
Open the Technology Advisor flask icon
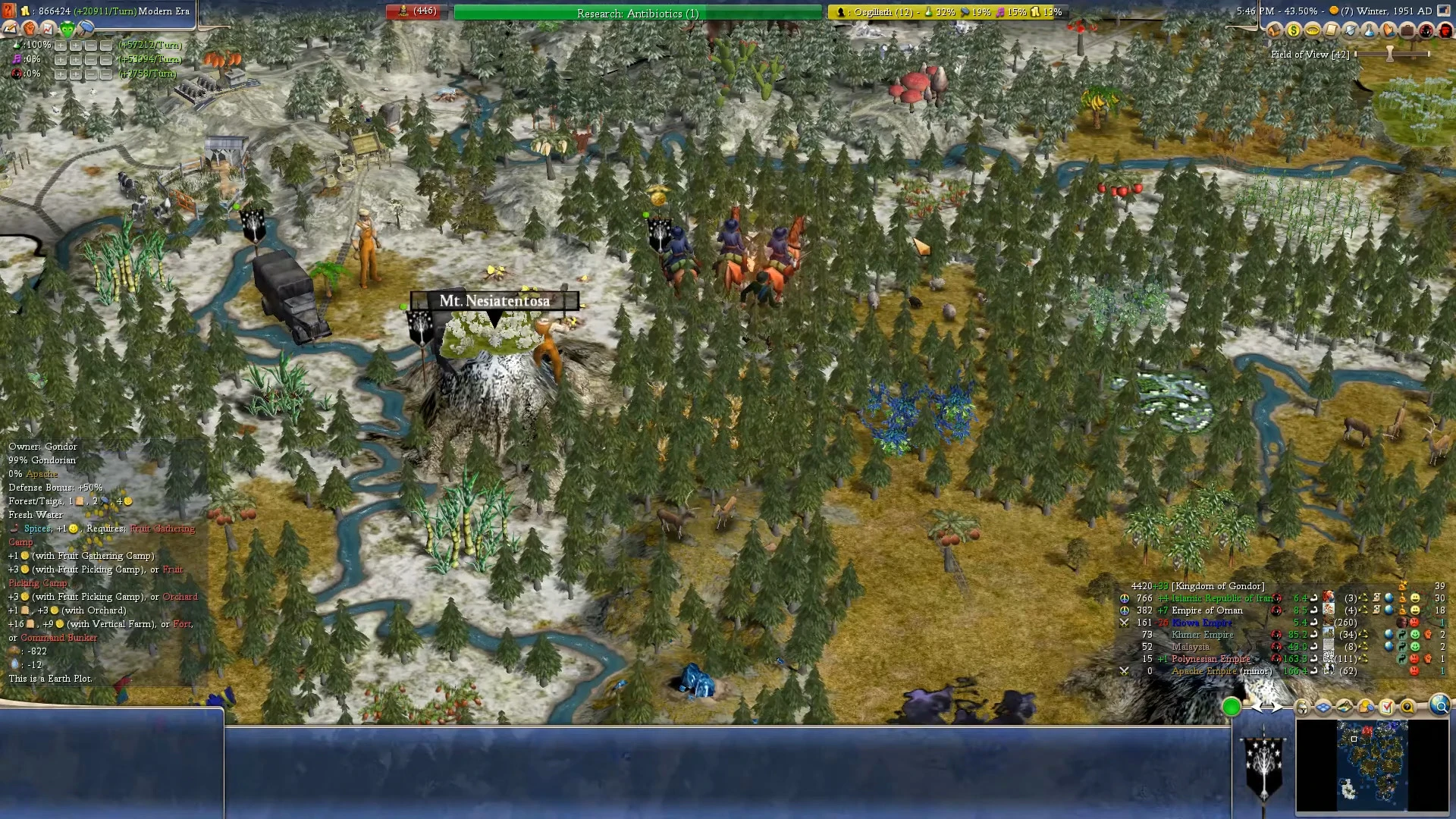coord(1370,31)
